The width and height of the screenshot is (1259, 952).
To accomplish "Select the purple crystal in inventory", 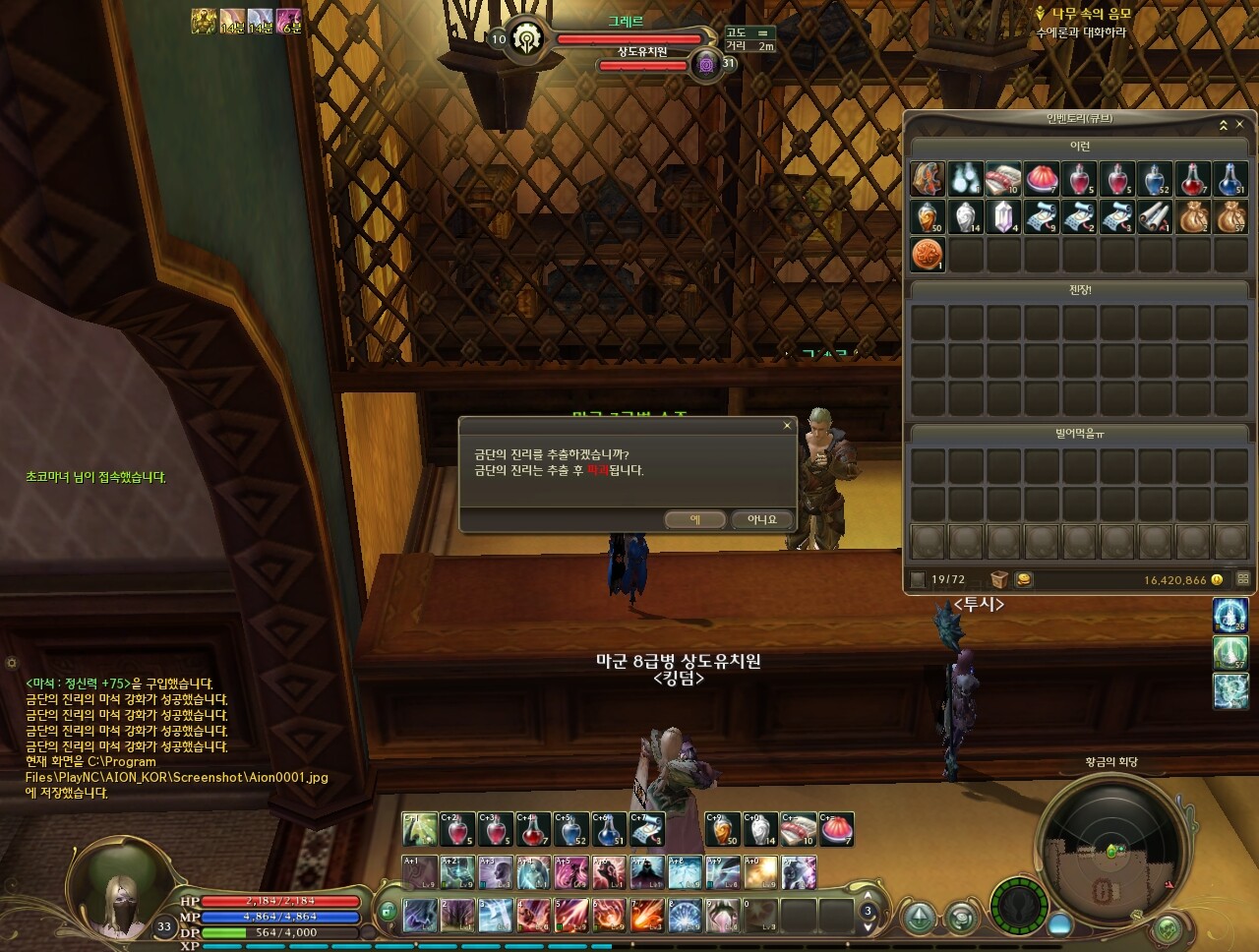I will 1003,216.
